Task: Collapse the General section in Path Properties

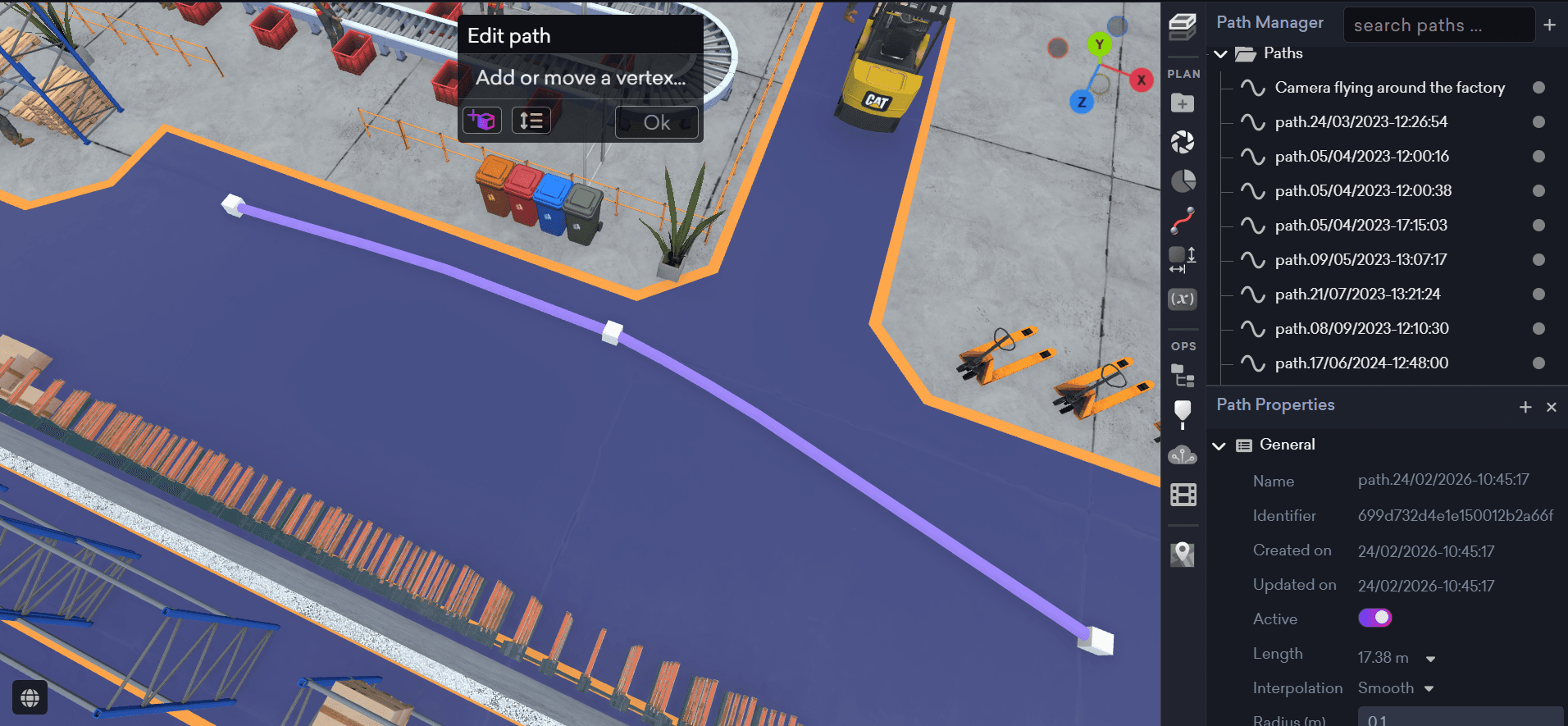Action: pyautogui.click(x=1221, y=445)
